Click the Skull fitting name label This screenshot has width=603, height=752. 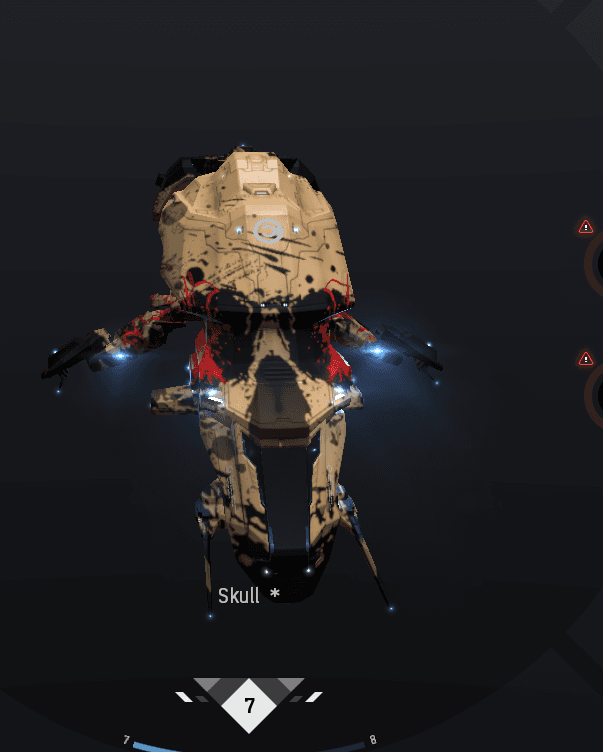(240, 596)
